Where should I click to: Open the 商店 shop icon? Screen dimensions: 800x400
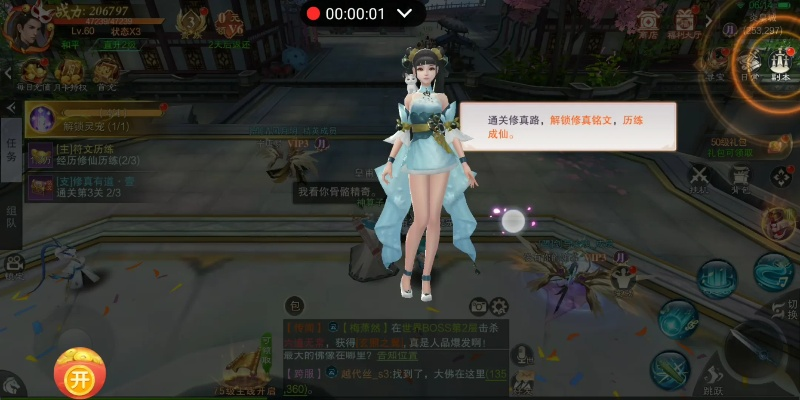click(648, 24)
